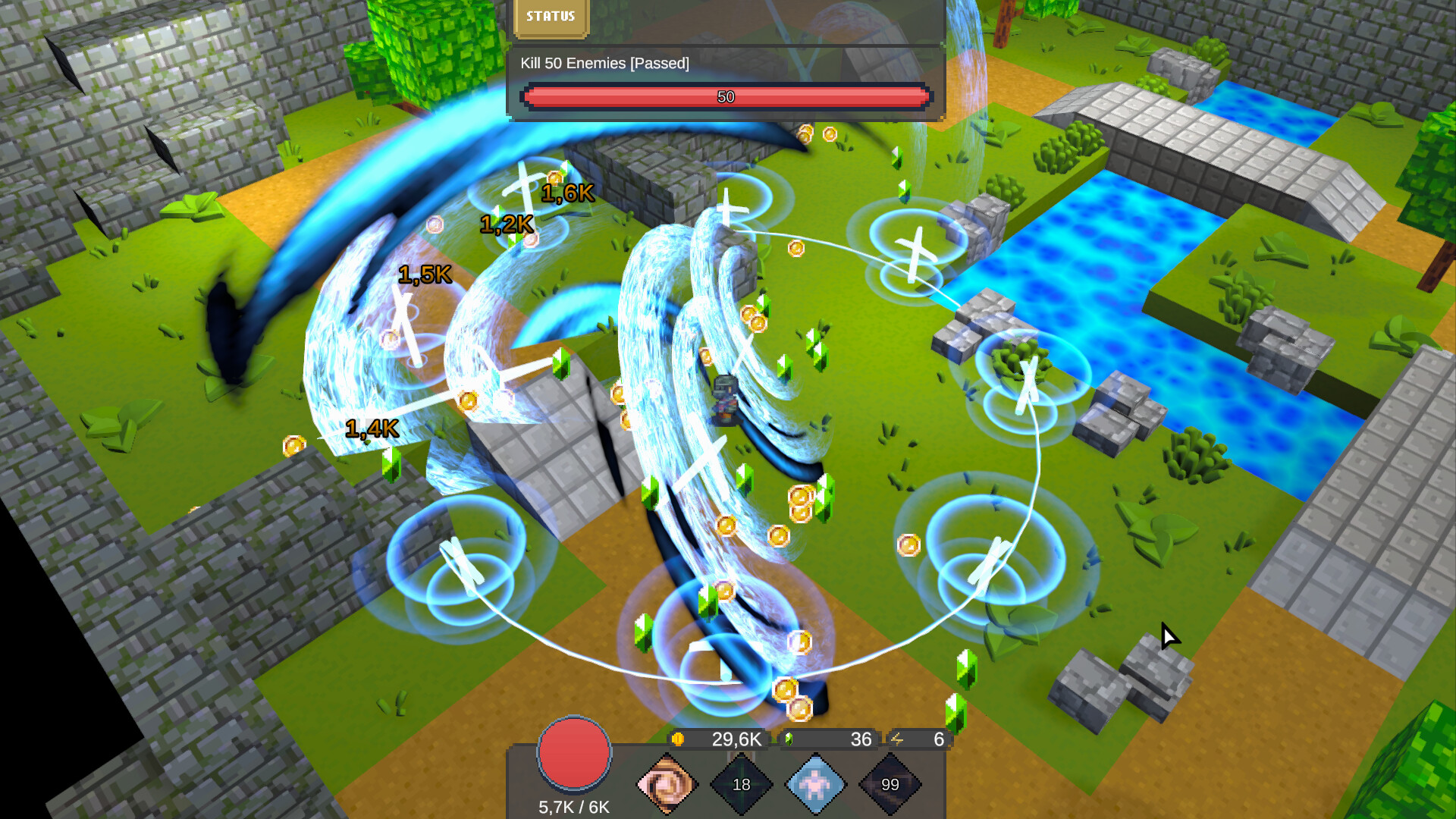Click the lightning energy counter icon
The image size is (1456, 819).
[x=898, y=738]
